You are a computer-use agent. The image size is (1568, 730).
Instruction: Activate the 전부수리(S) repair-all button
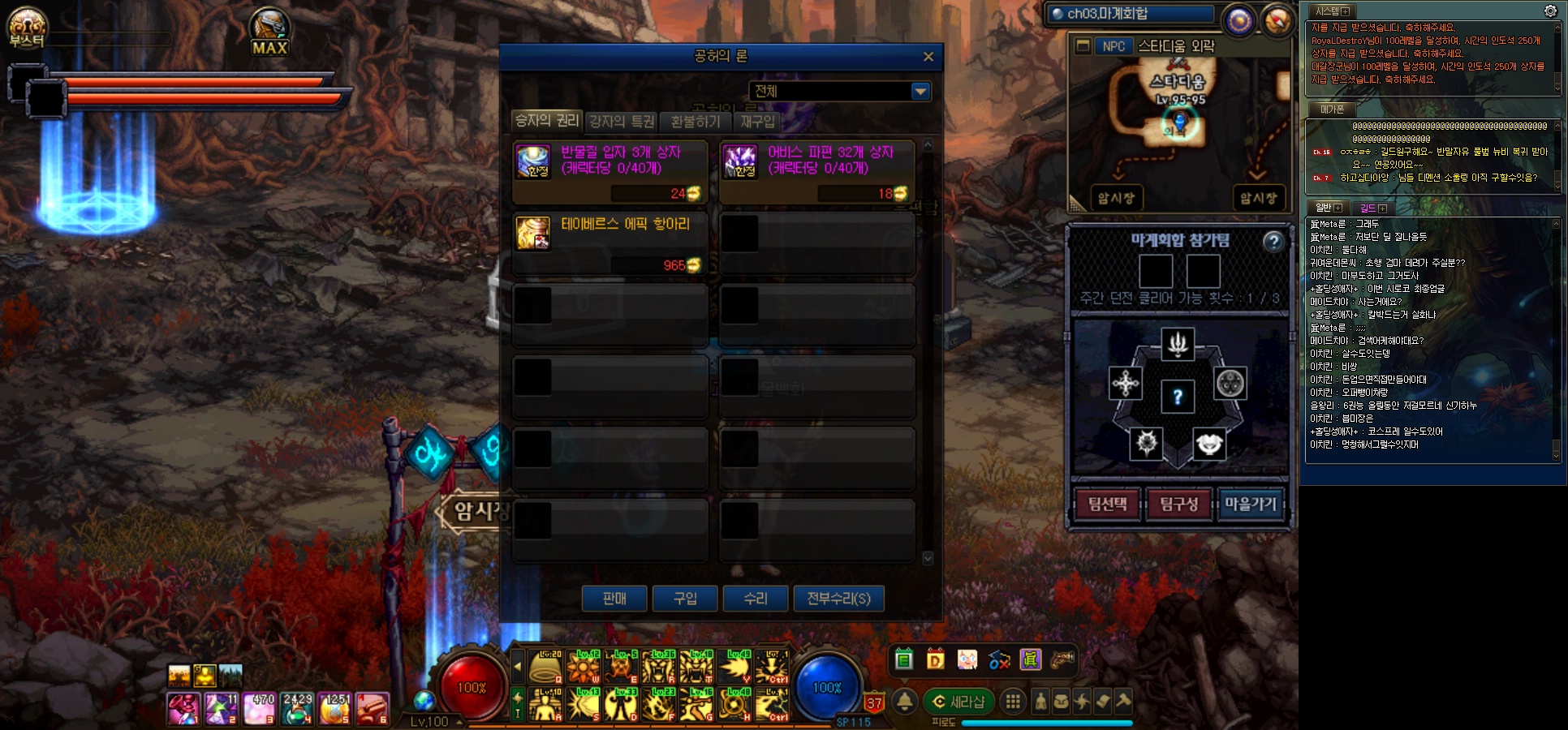[838, 599]
